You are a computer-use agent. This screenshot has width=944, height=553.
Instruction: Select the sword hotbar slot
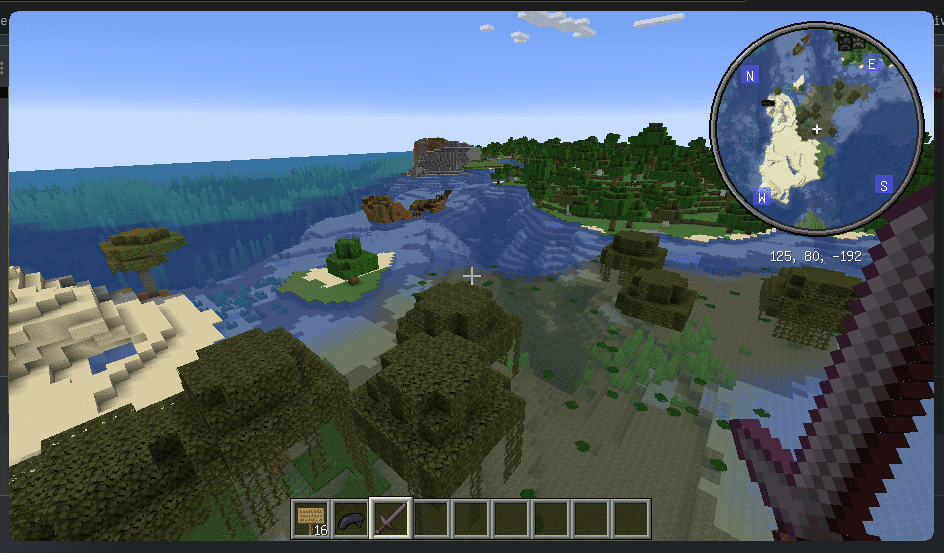click(x=390, y=519)
